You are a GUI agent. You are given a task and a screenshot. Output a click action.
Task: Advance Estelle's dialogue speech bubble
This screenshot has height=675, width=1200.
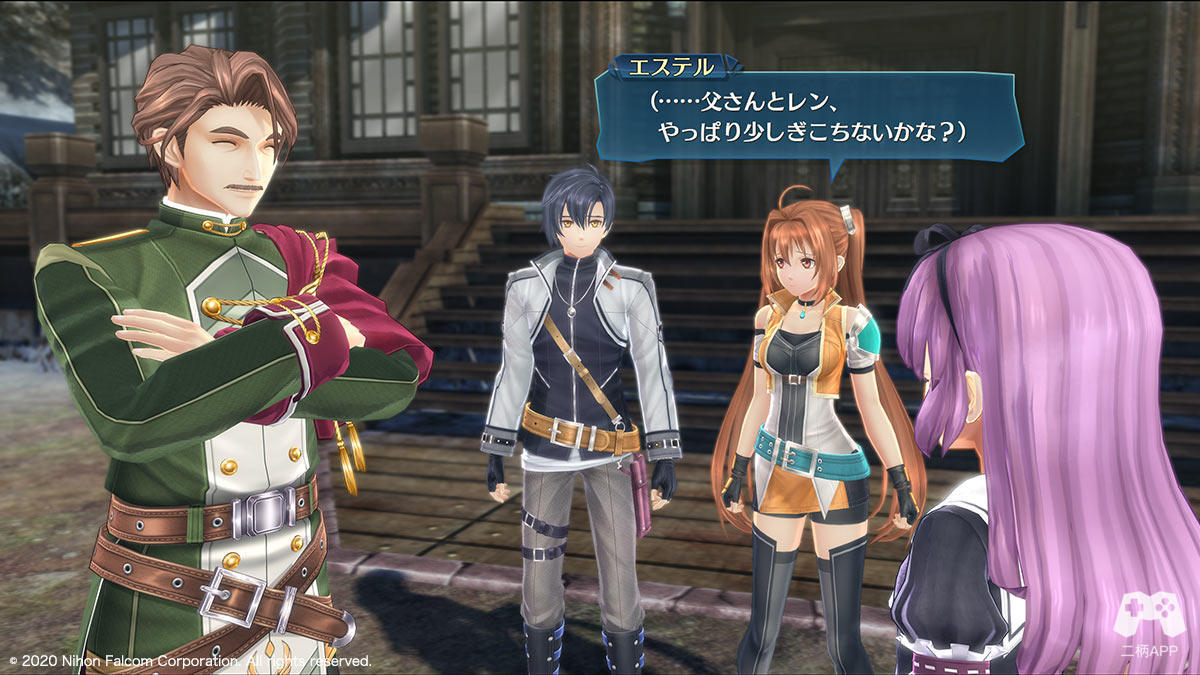click(808, 116)
